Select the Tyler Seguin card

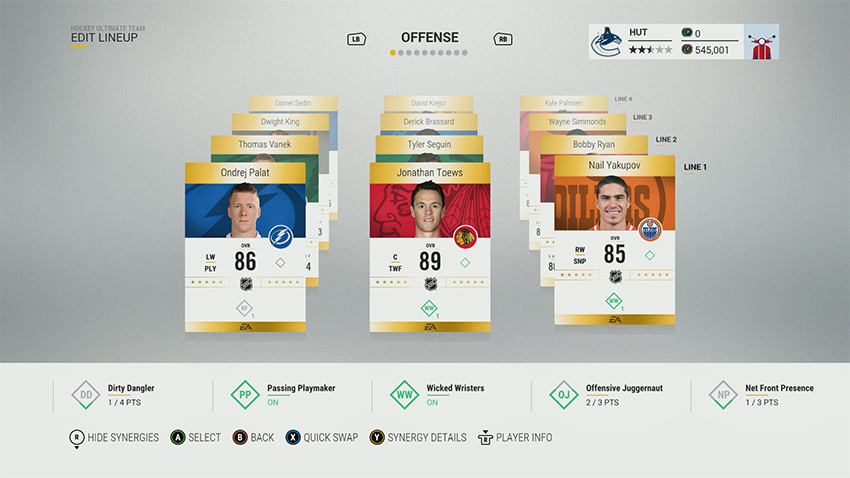(x=429, y=145)
